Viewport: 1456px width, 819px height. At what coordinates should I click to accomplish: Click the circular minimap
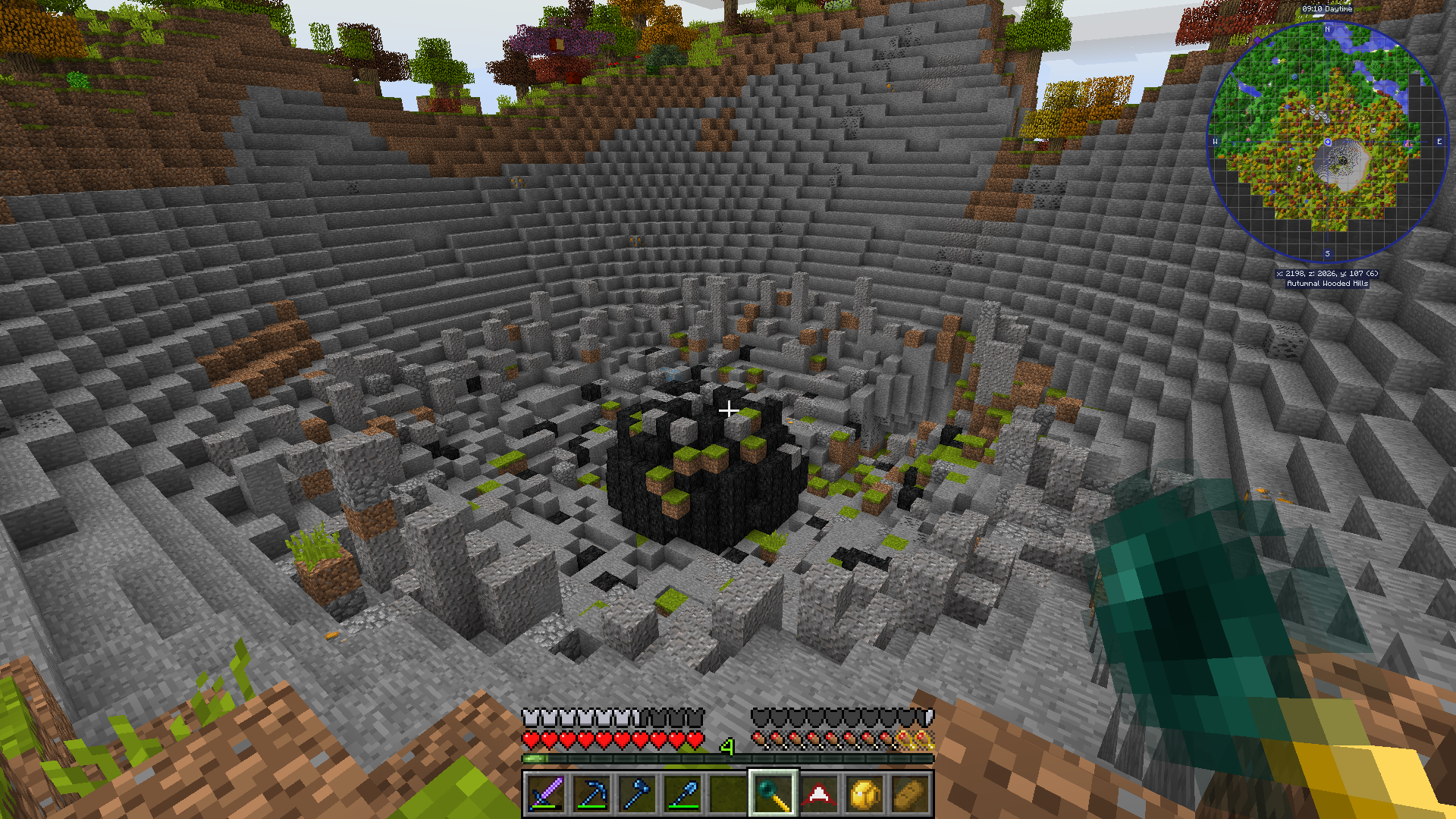[1327, 142]
